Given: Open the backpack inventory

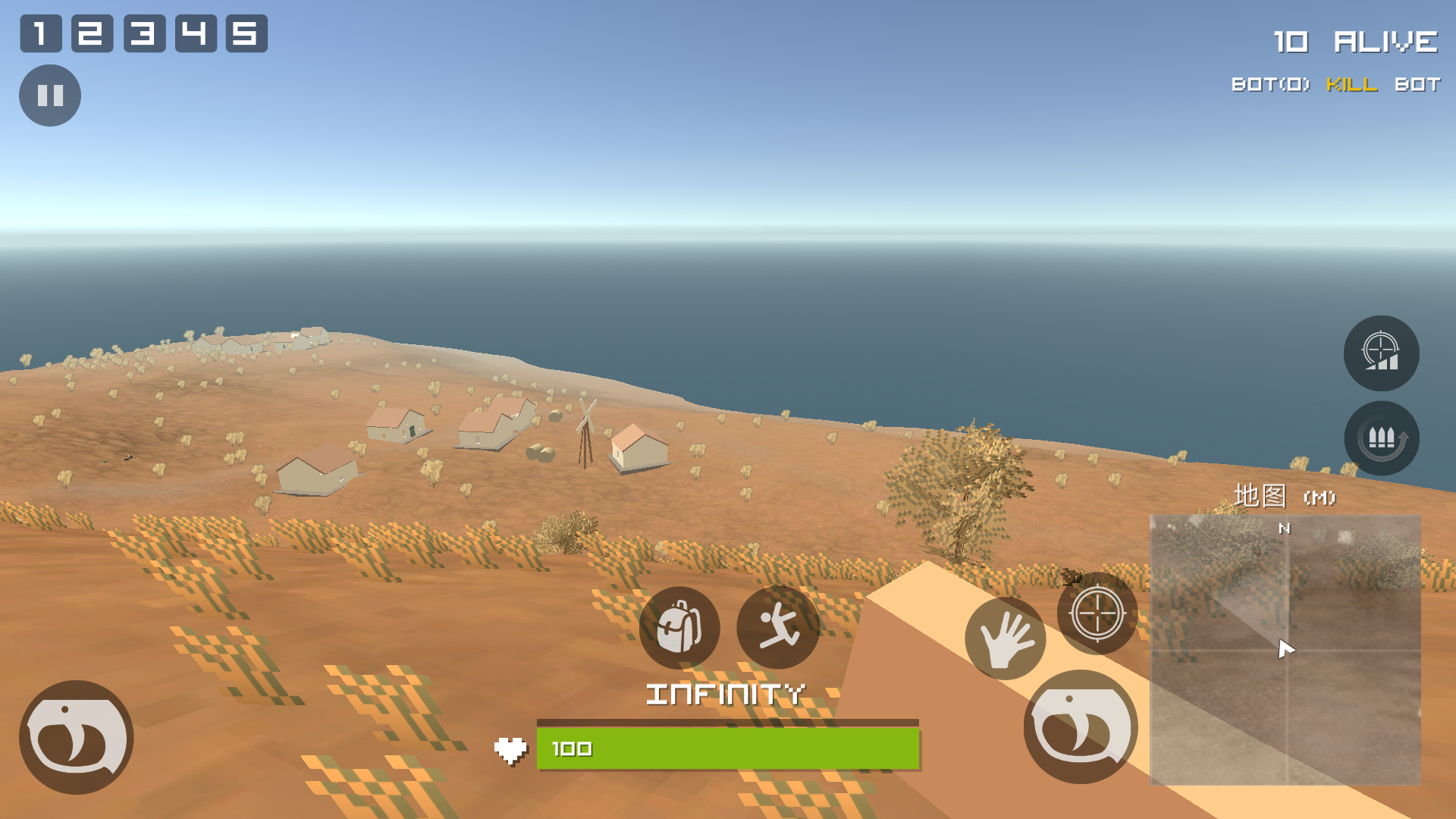Looking at the screenshot, I should click(x=679, y=627).
